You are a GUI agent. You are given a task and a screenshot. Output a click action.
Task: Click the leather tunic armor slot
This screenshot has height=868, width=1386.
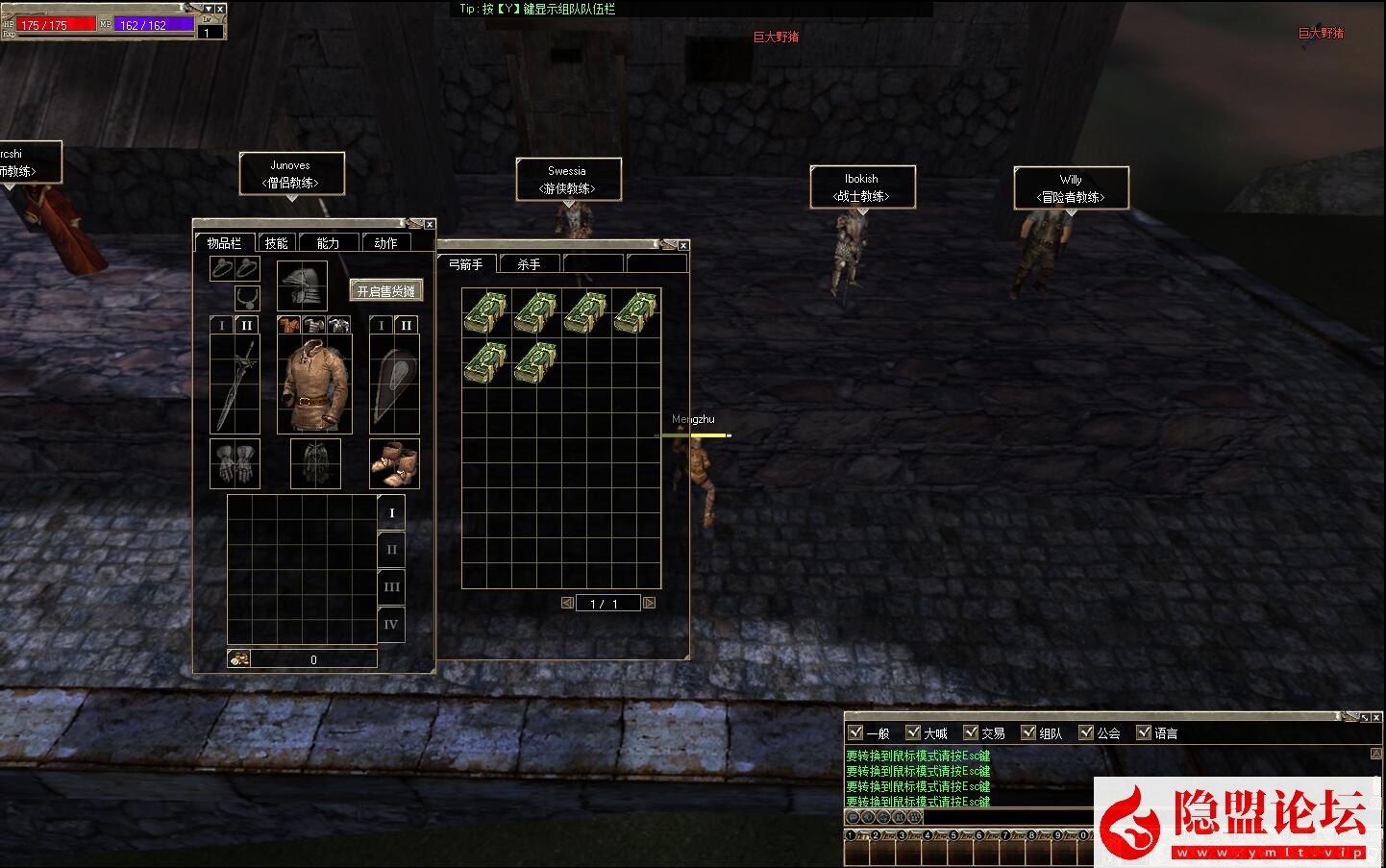click(314, 384)
